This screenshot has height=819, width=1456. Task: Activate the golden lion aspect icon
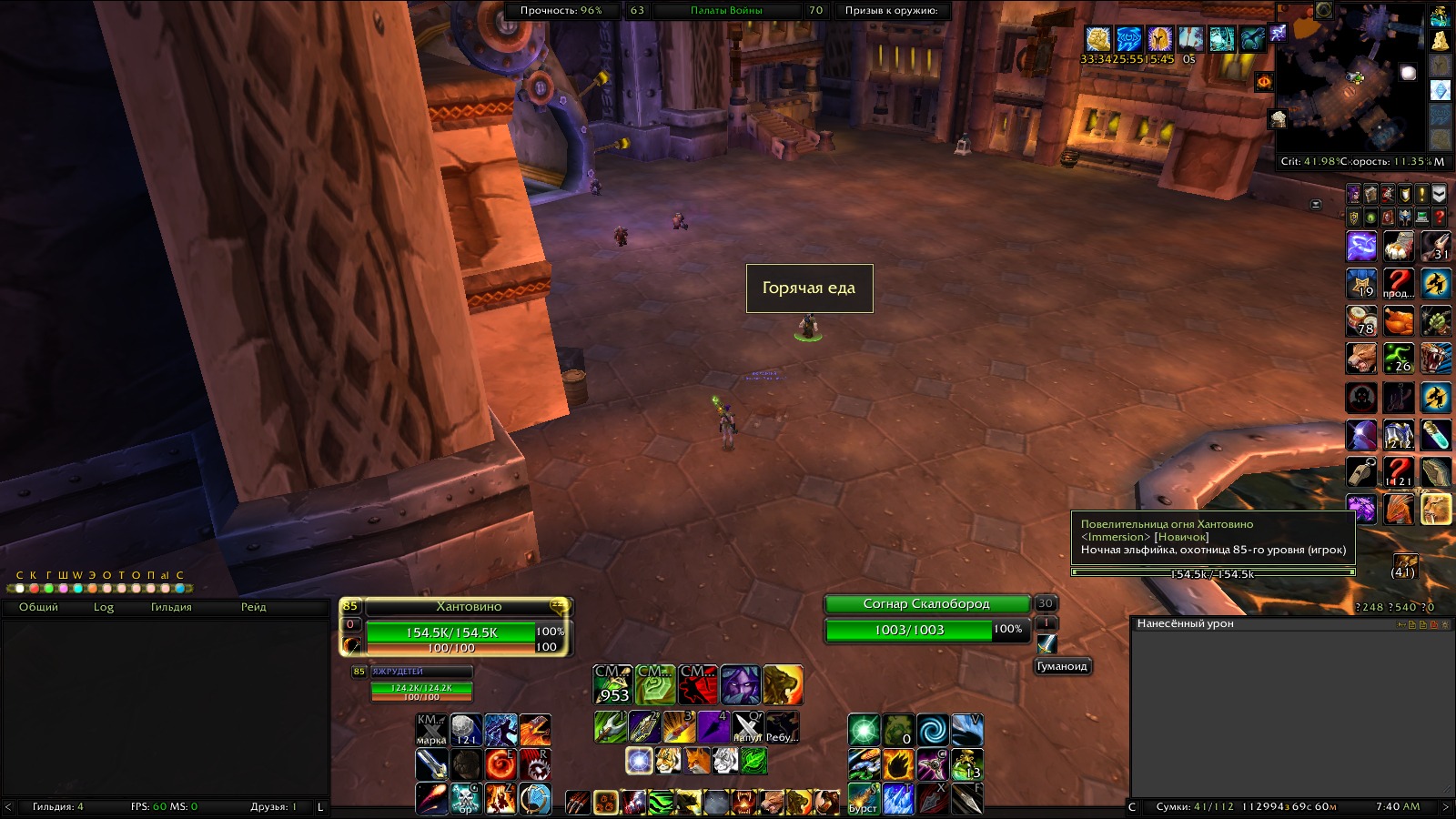(x=783, y=684)
